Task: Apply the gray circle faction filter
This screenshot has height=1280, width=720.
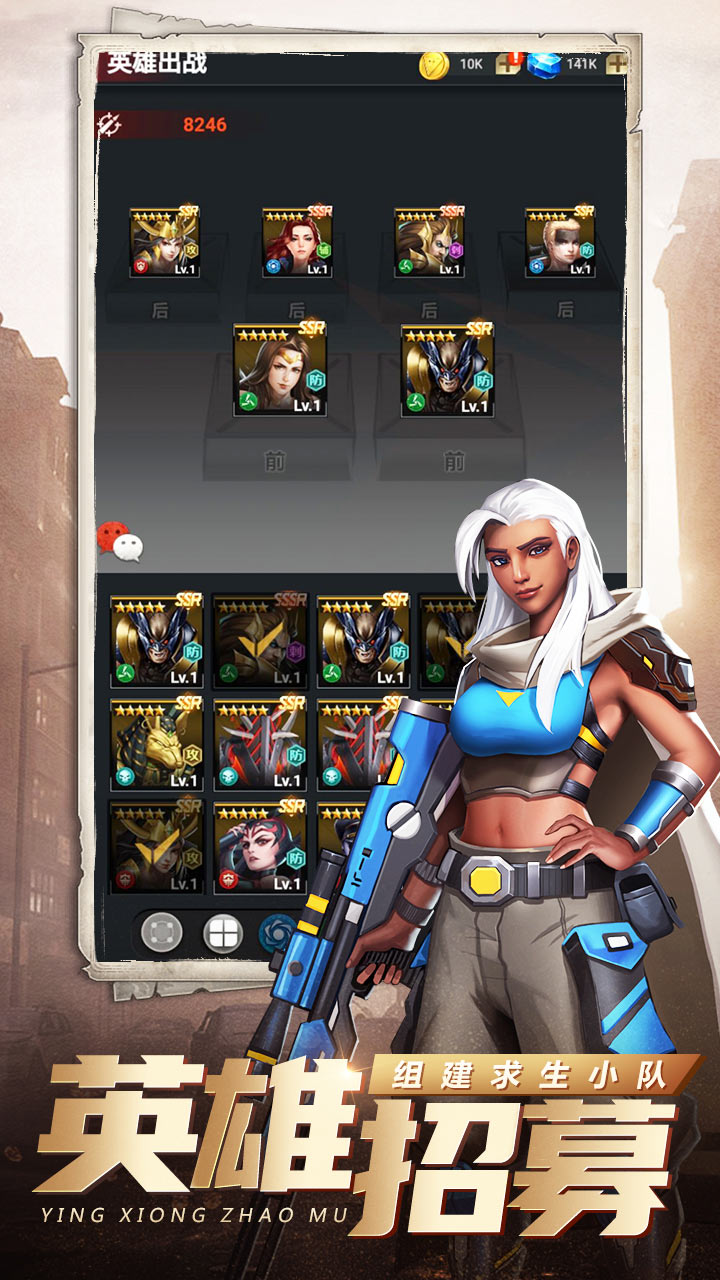Action: (161, 934)
